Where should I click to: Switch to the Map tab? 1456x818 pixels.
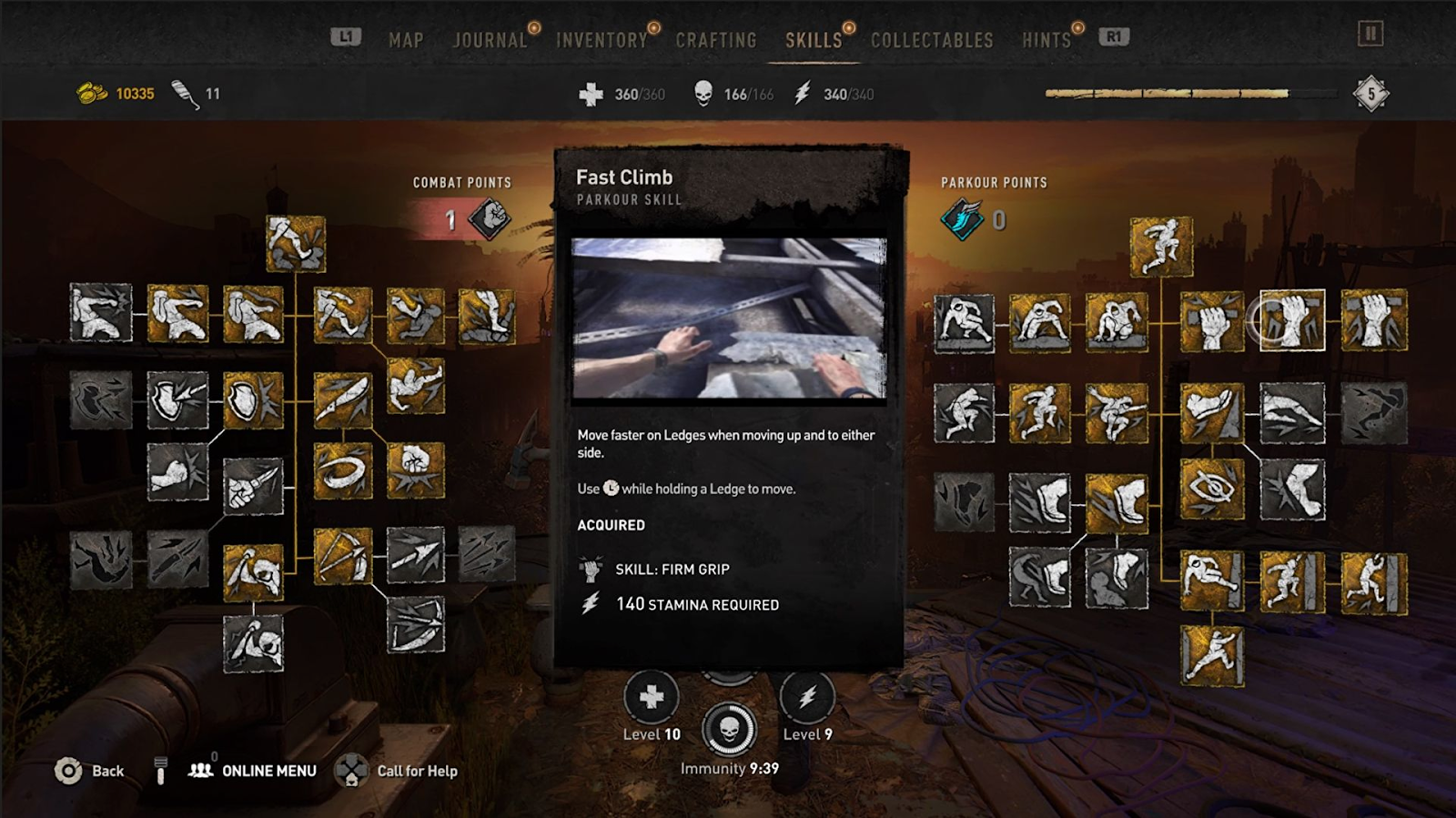(406, 40)
